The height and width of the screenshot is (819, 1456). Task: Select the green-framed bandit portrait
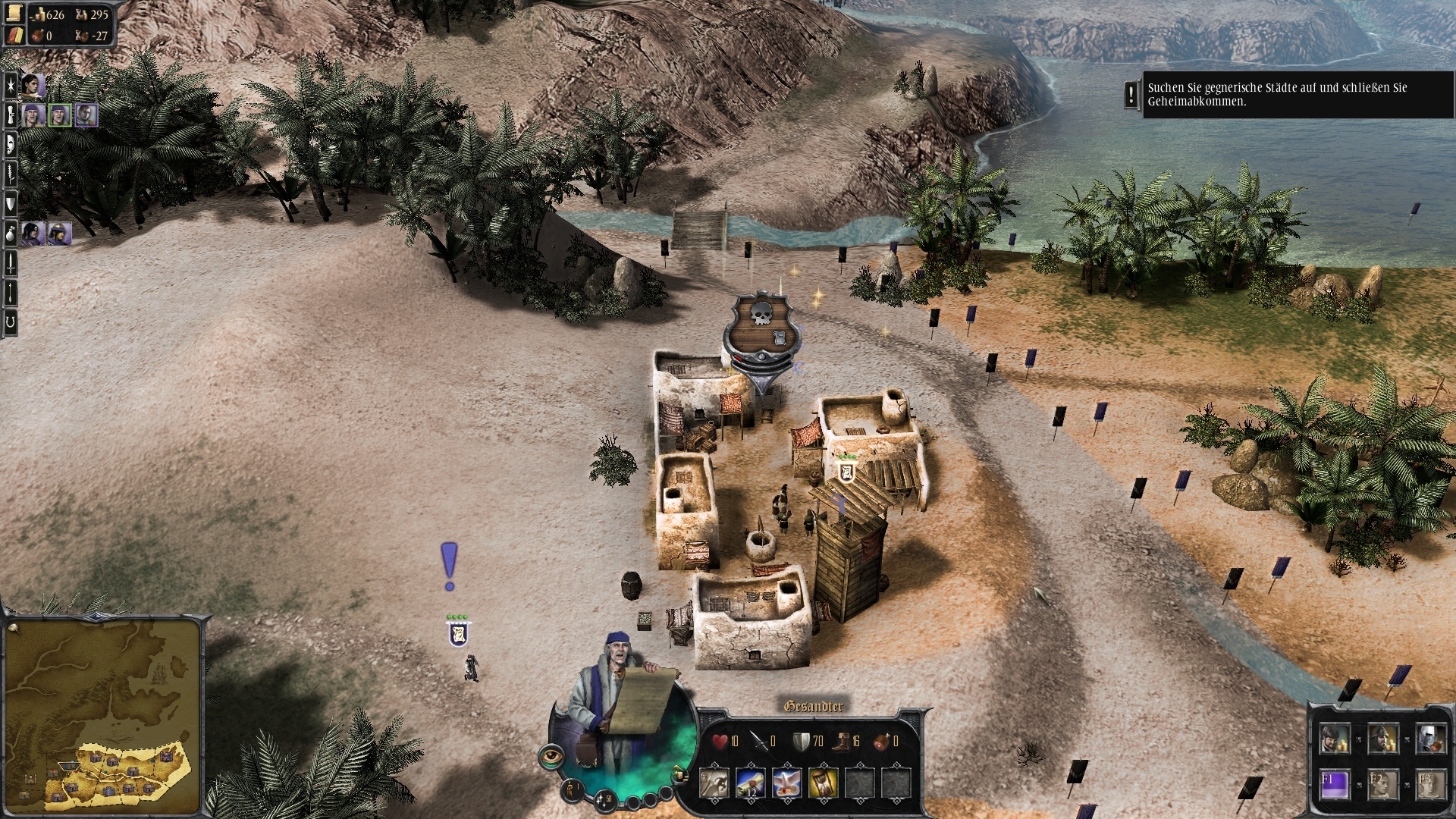click(59, 115)
